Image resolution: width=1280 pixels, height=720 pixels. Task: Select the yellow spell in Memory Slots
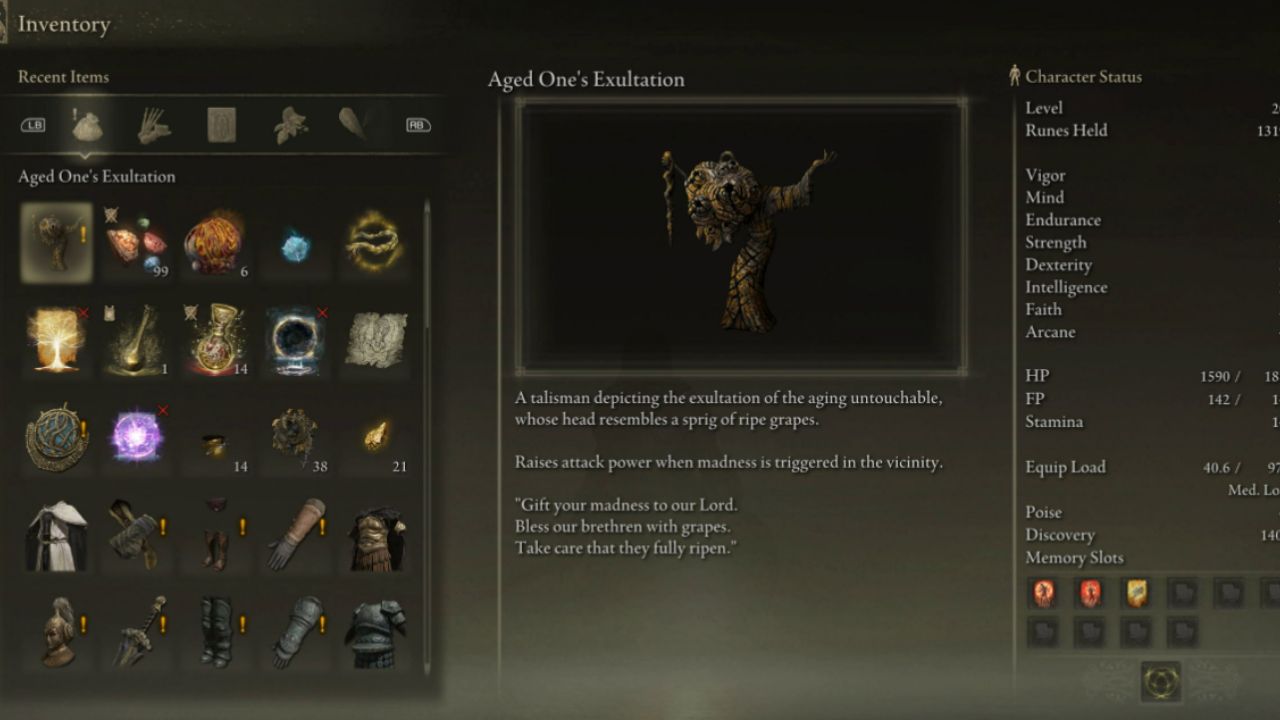[x=1136, y=593]
